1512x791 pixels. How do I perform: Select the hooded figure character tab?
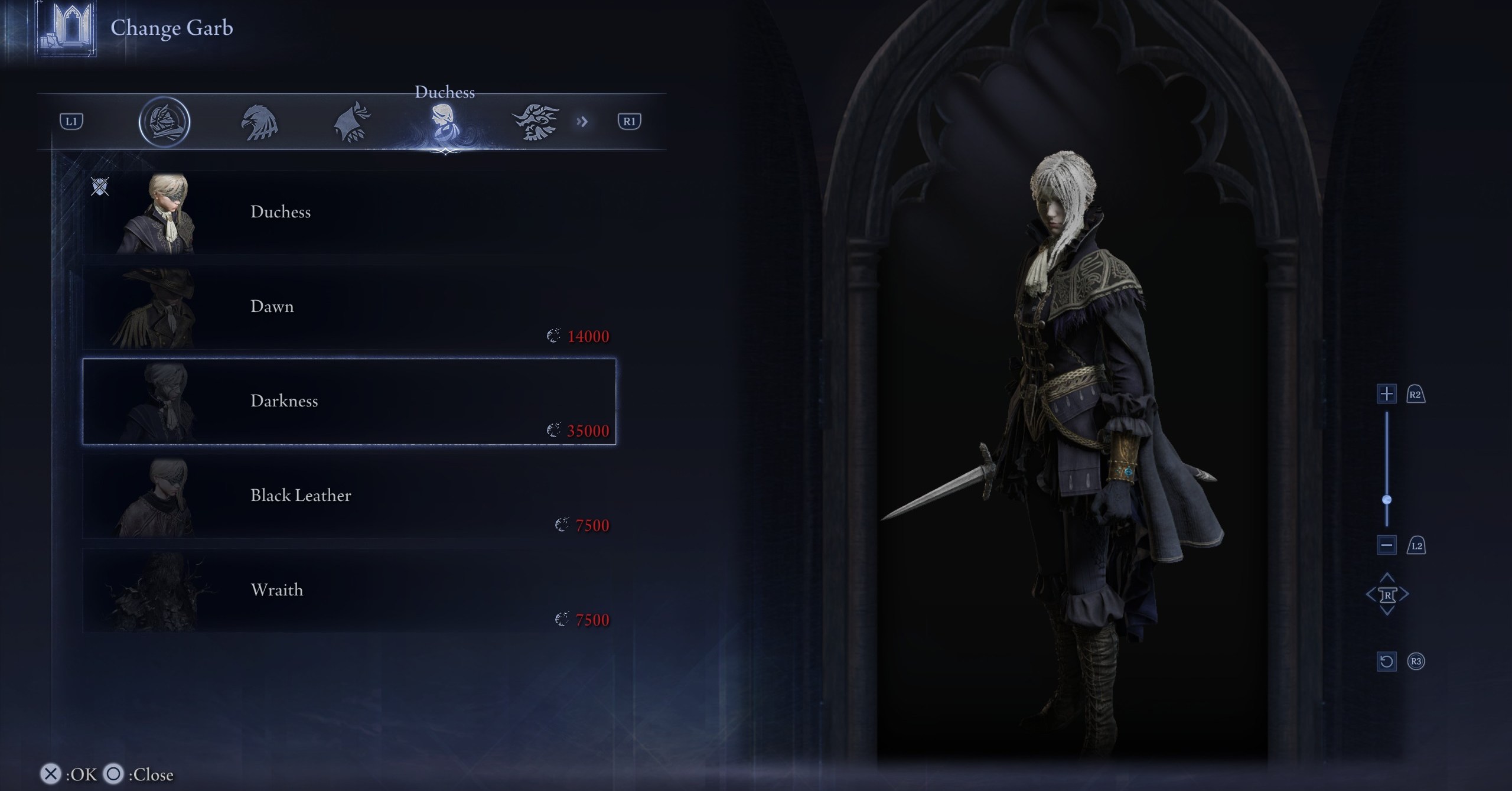[352, 122]
